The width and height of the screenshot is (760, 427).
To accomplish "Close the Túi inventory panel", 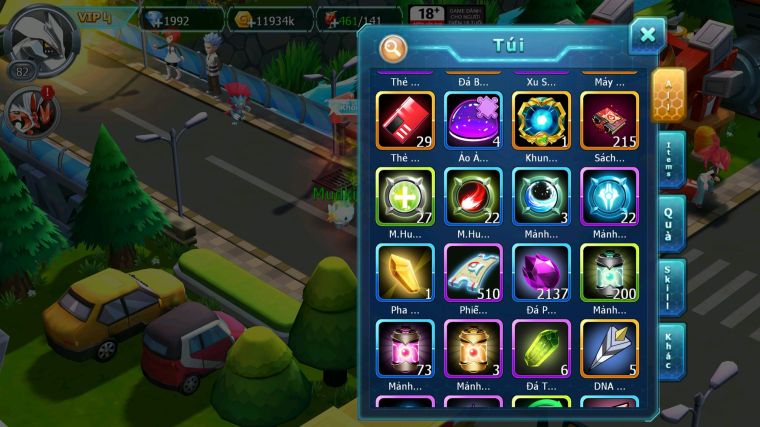I will (647, 36).
